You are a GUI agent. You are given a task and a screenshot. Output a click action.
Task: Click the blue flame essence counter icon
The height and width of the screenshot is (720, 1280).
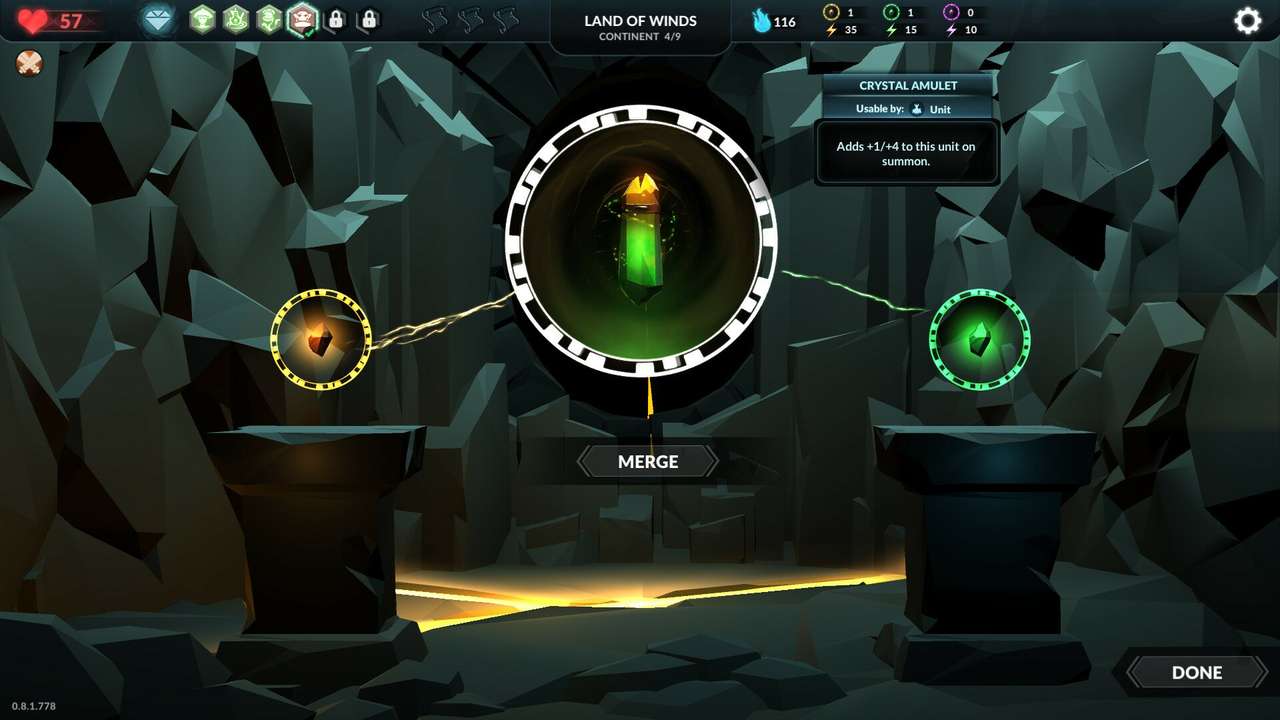(760, 21)
